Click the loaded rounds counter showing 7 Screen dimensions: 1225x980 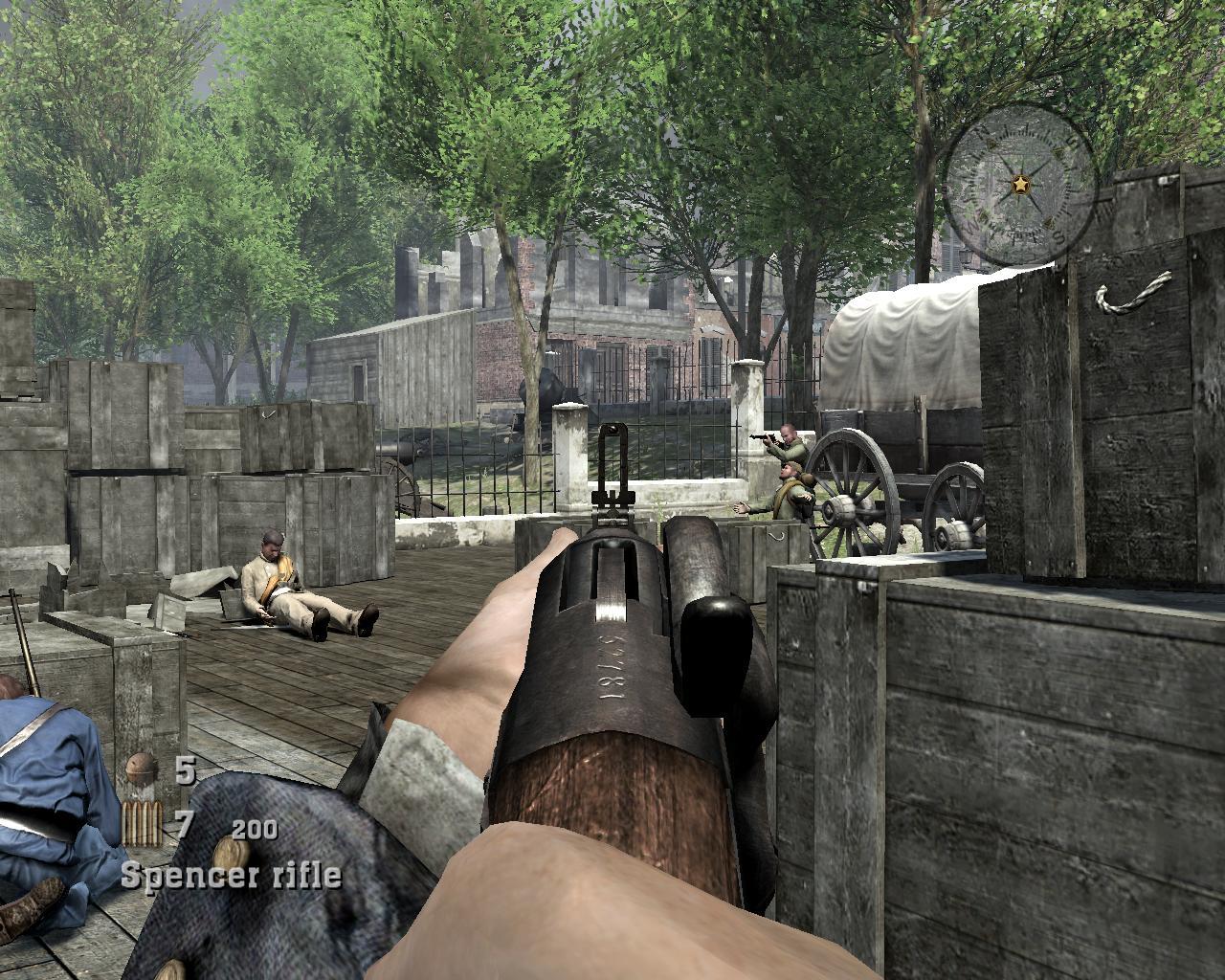(183, 823)
